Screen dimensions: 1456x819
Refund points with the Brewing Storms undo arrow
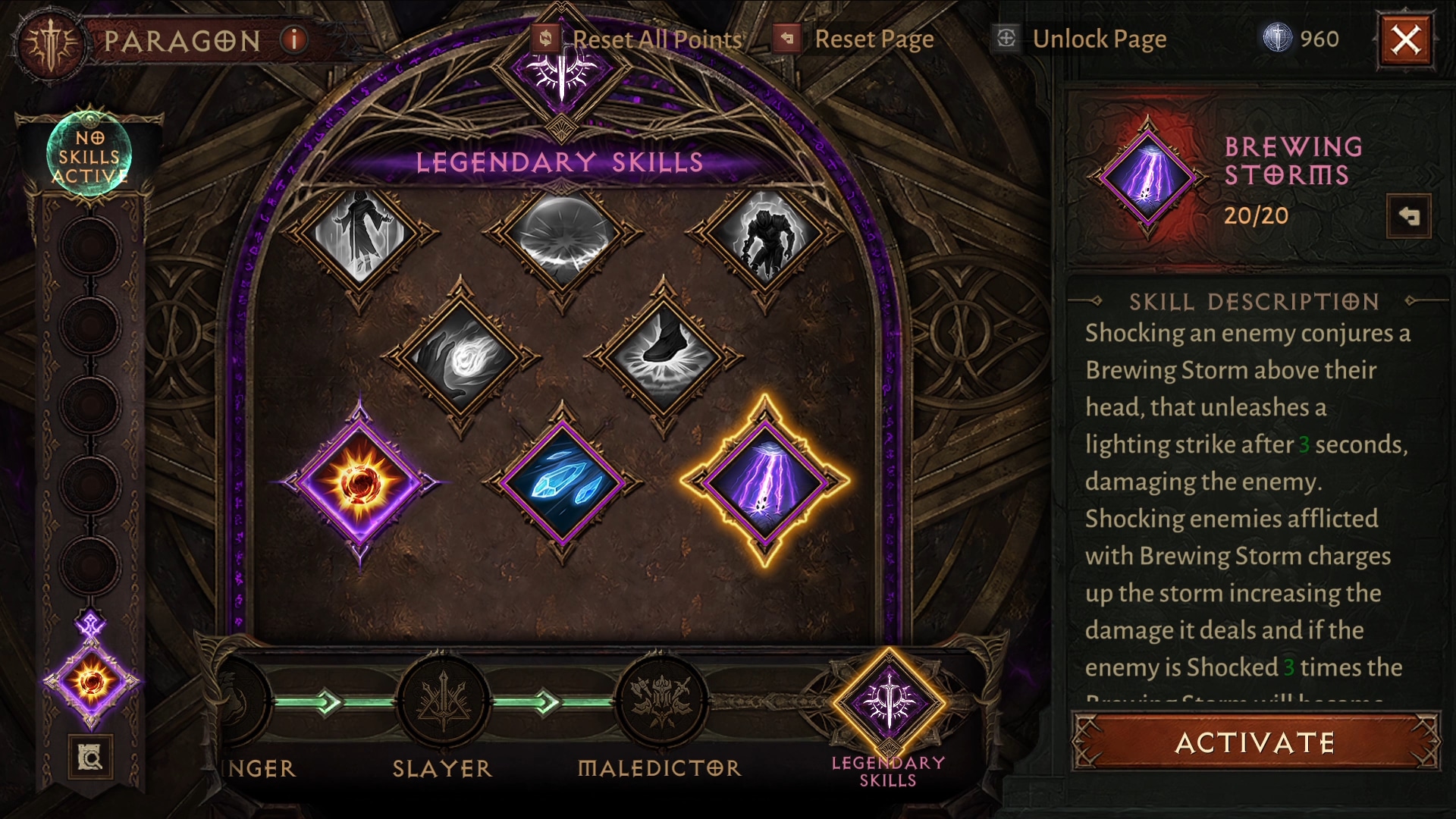pos(1408,216)
